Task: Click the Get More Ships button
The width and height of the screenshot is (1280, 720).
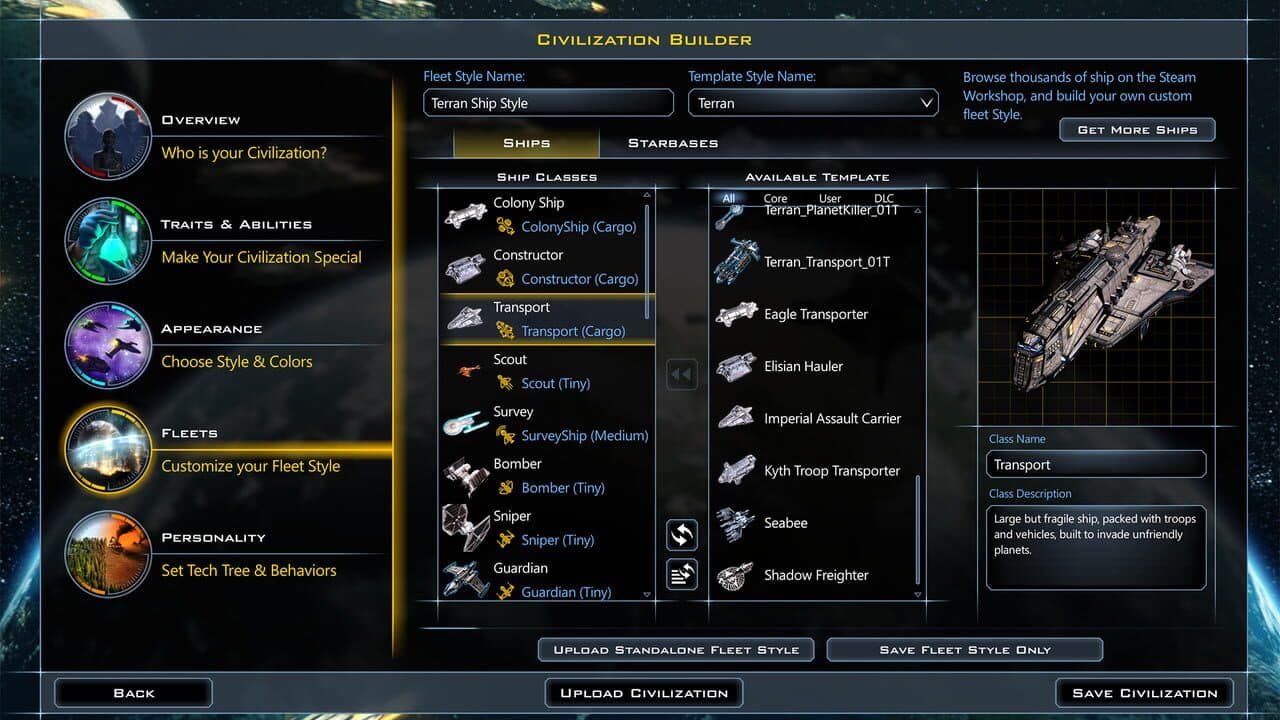Action: [x=1137, y=129]
